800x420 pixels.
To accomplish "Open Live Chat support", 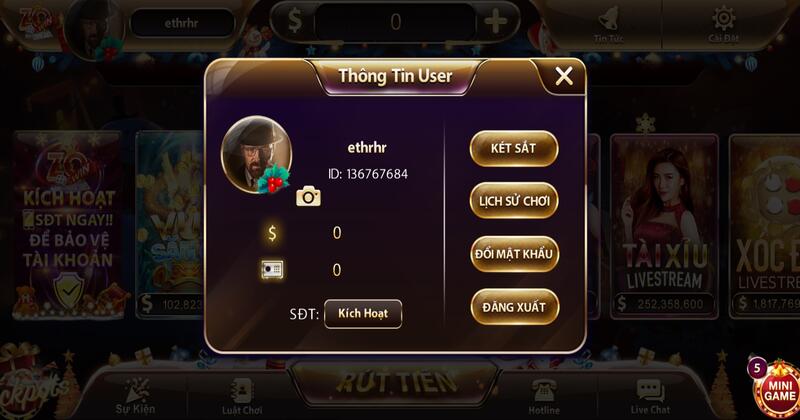I will [x=650, y=395].
